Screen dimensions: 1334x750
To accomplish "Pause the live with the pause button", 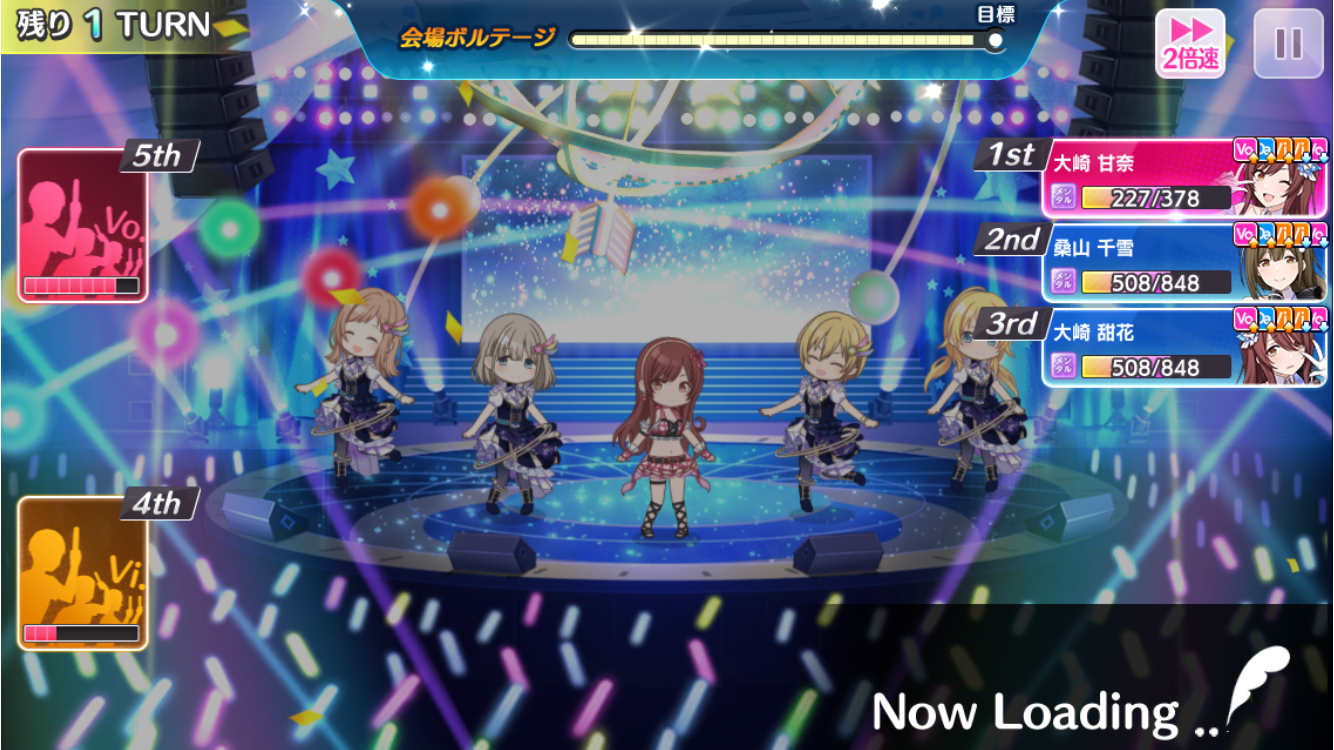I will (x=1288, y=44).
